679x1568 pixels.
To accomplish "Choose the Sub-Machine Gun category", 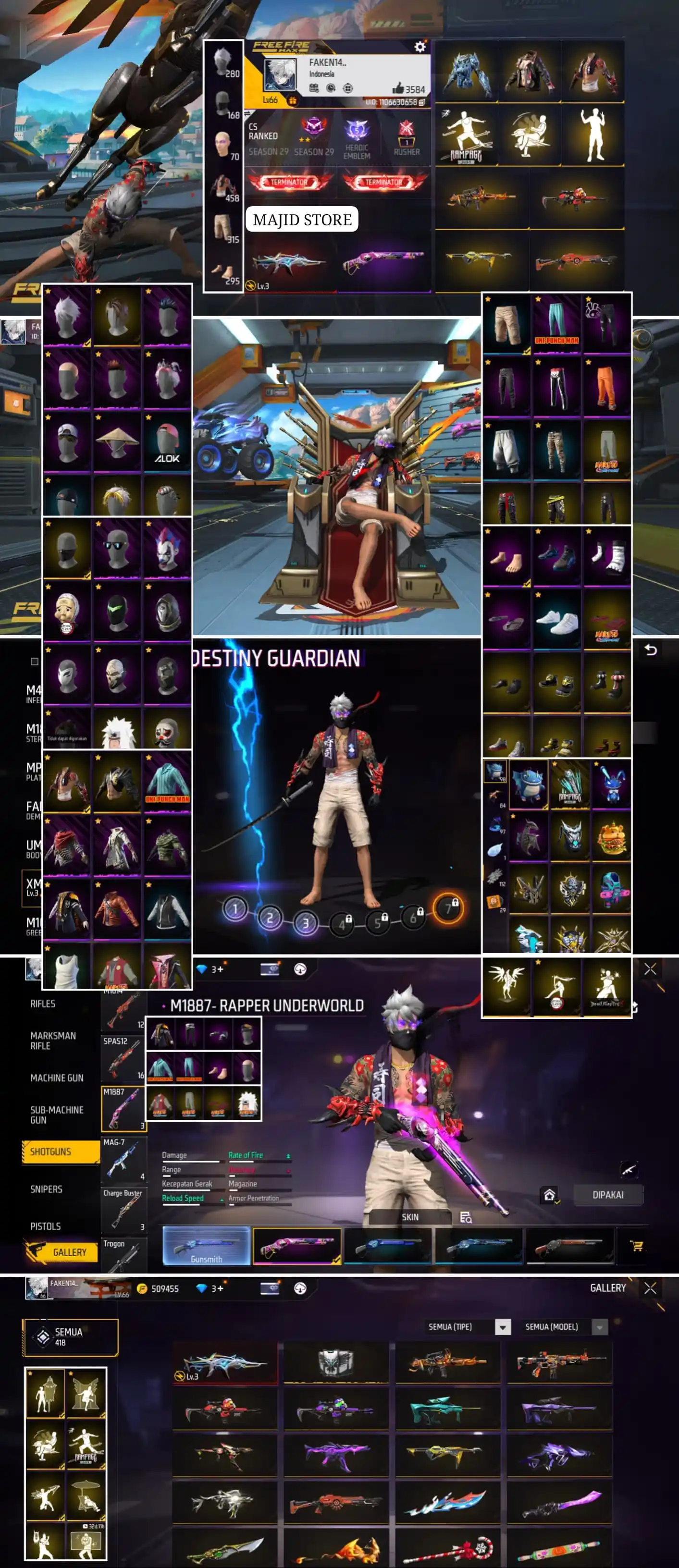I will [57, 1115].
